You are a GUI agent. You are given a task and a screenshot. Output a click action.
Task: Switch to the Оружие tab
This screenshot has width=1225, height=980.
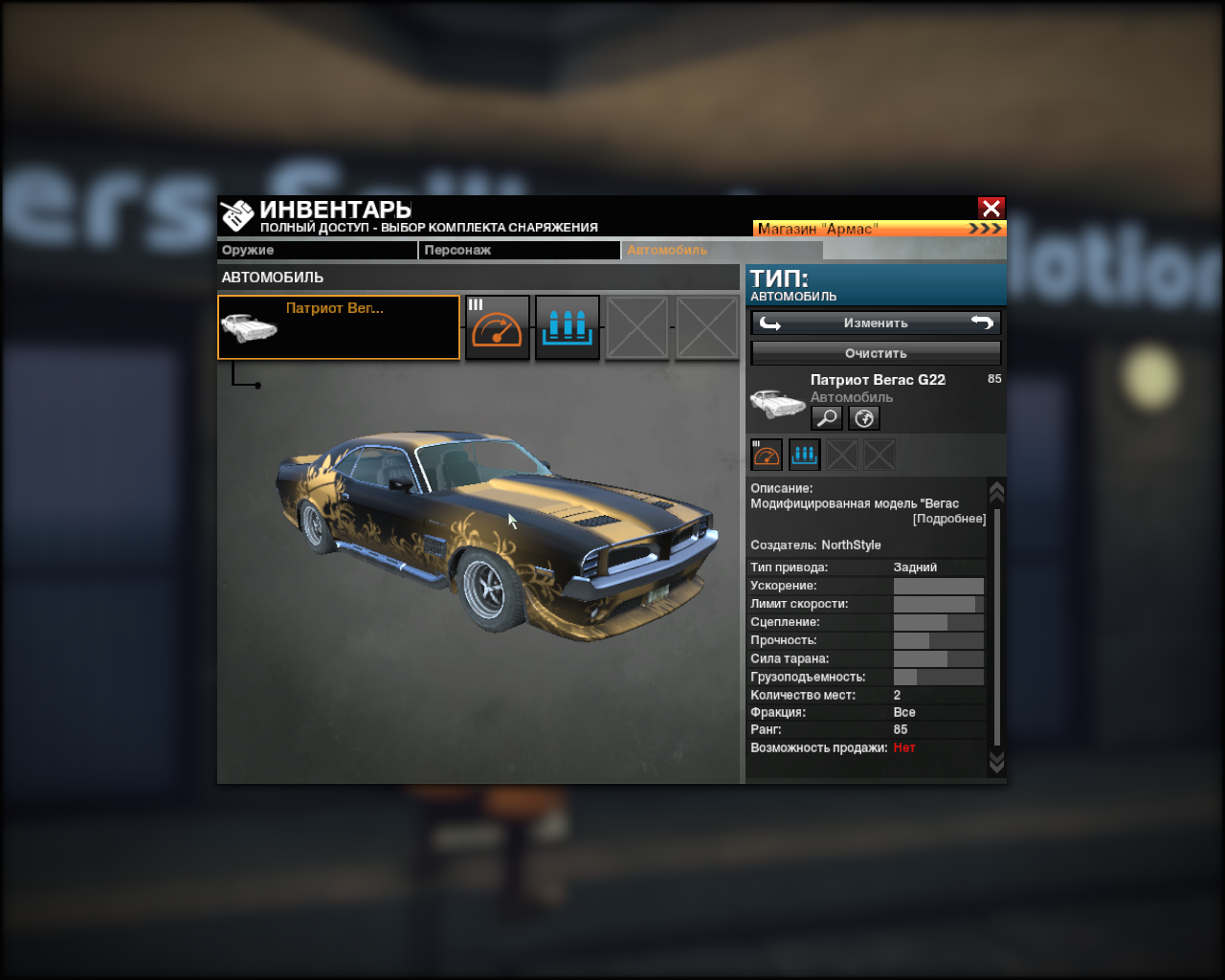(317, 250)
